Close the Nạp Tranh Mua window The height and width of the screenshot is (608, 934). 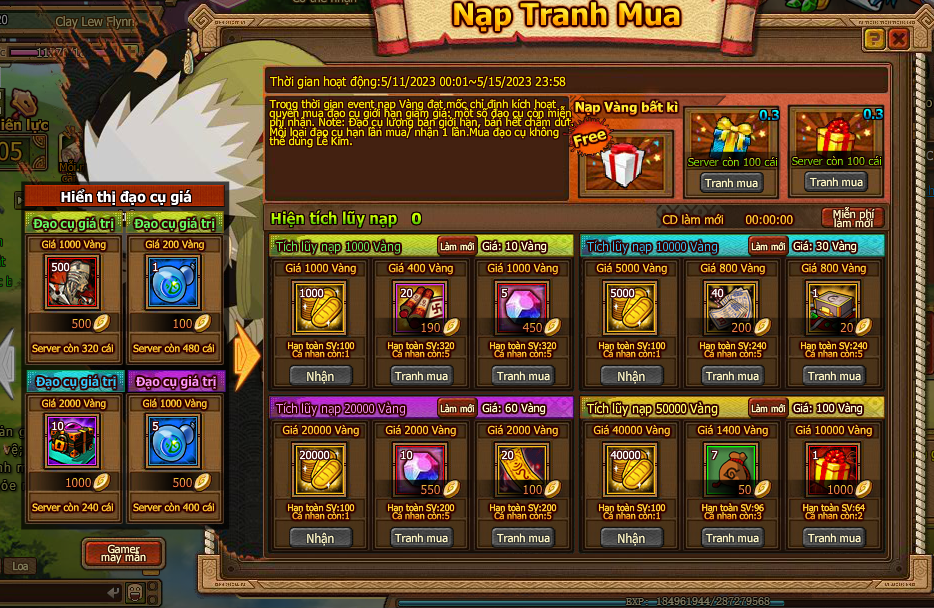click(x=898, y=39)
